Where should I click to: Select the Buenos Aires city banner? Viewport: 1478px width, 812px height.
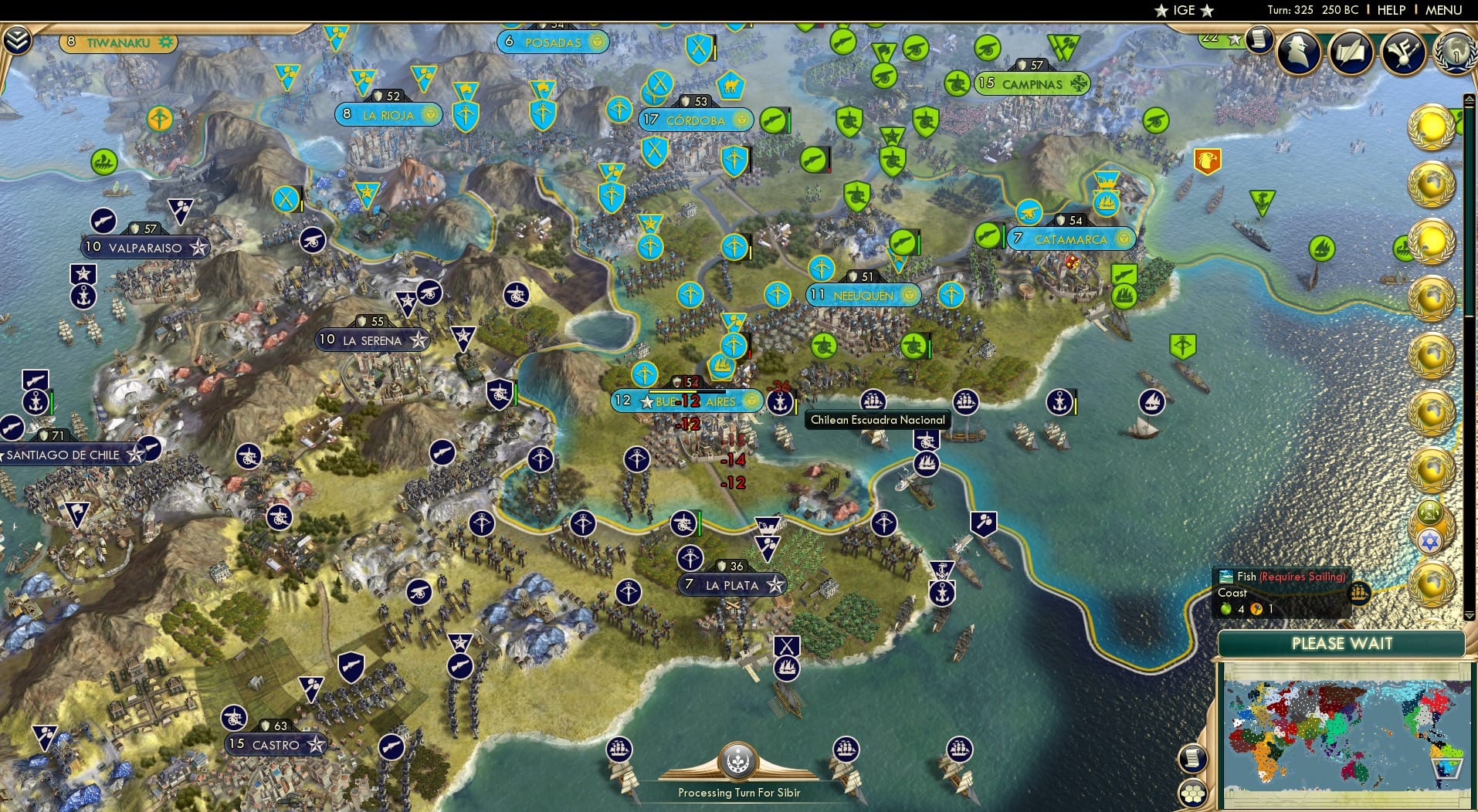tap(687, 401)
